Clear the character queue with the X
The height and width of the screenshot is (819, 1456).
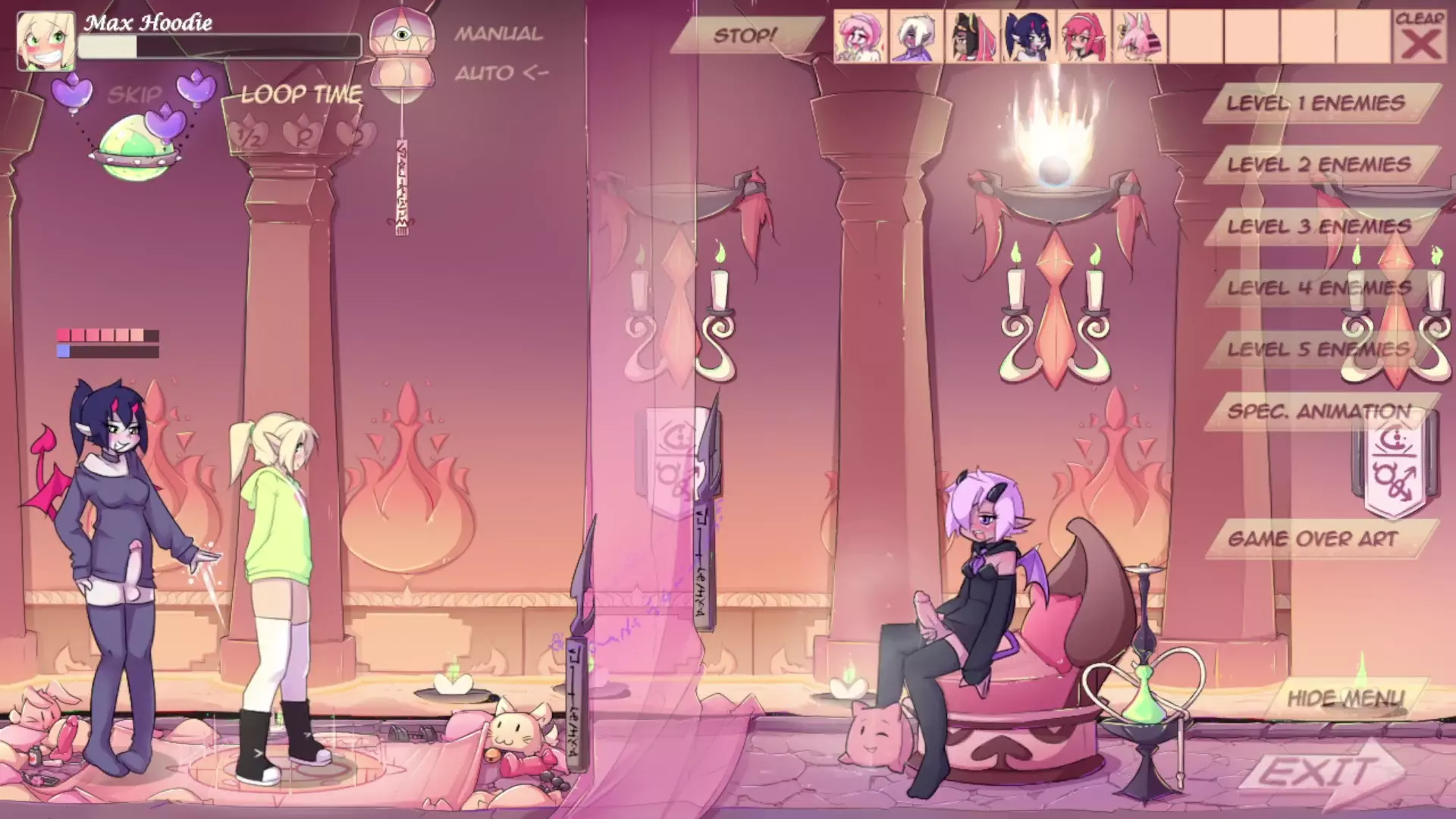[1420, 37]
